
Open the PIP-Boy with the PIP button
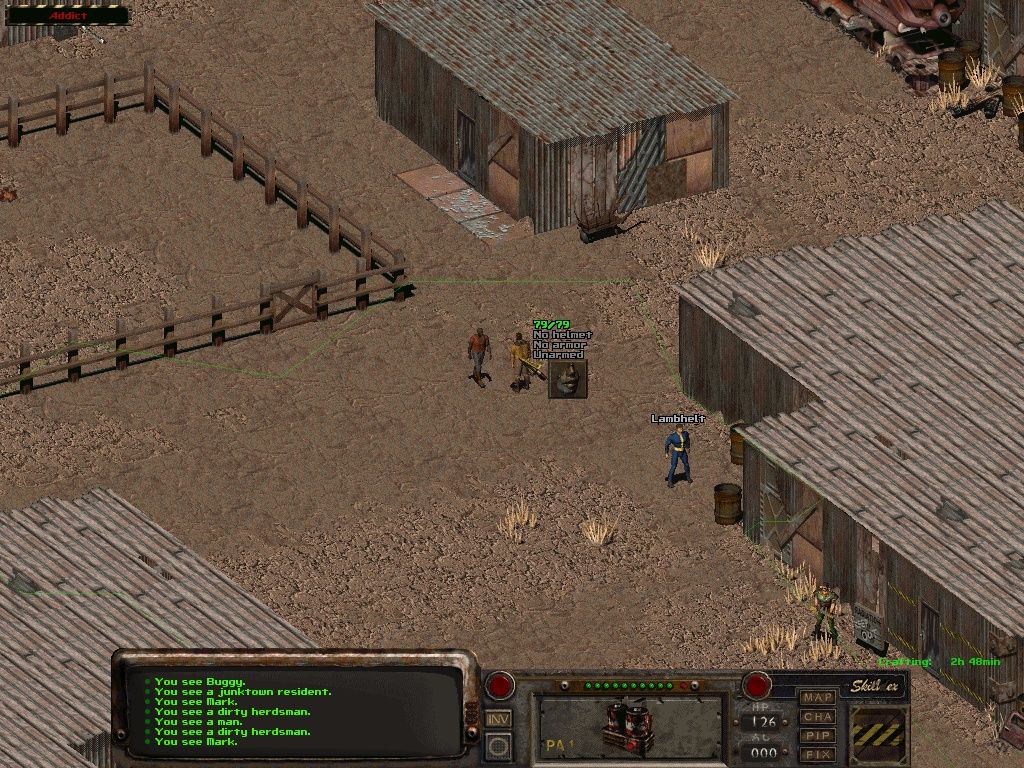coord(818,735)
